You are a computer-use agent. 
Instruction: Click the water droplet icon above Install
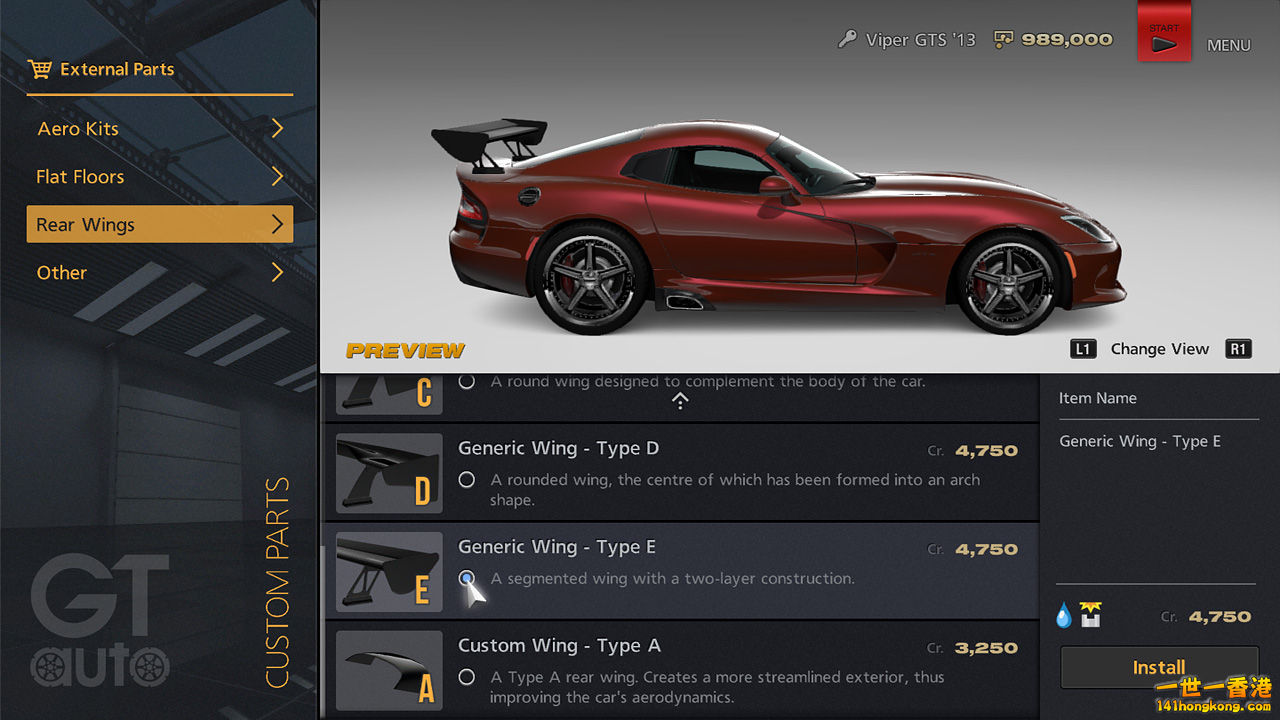1062,614
